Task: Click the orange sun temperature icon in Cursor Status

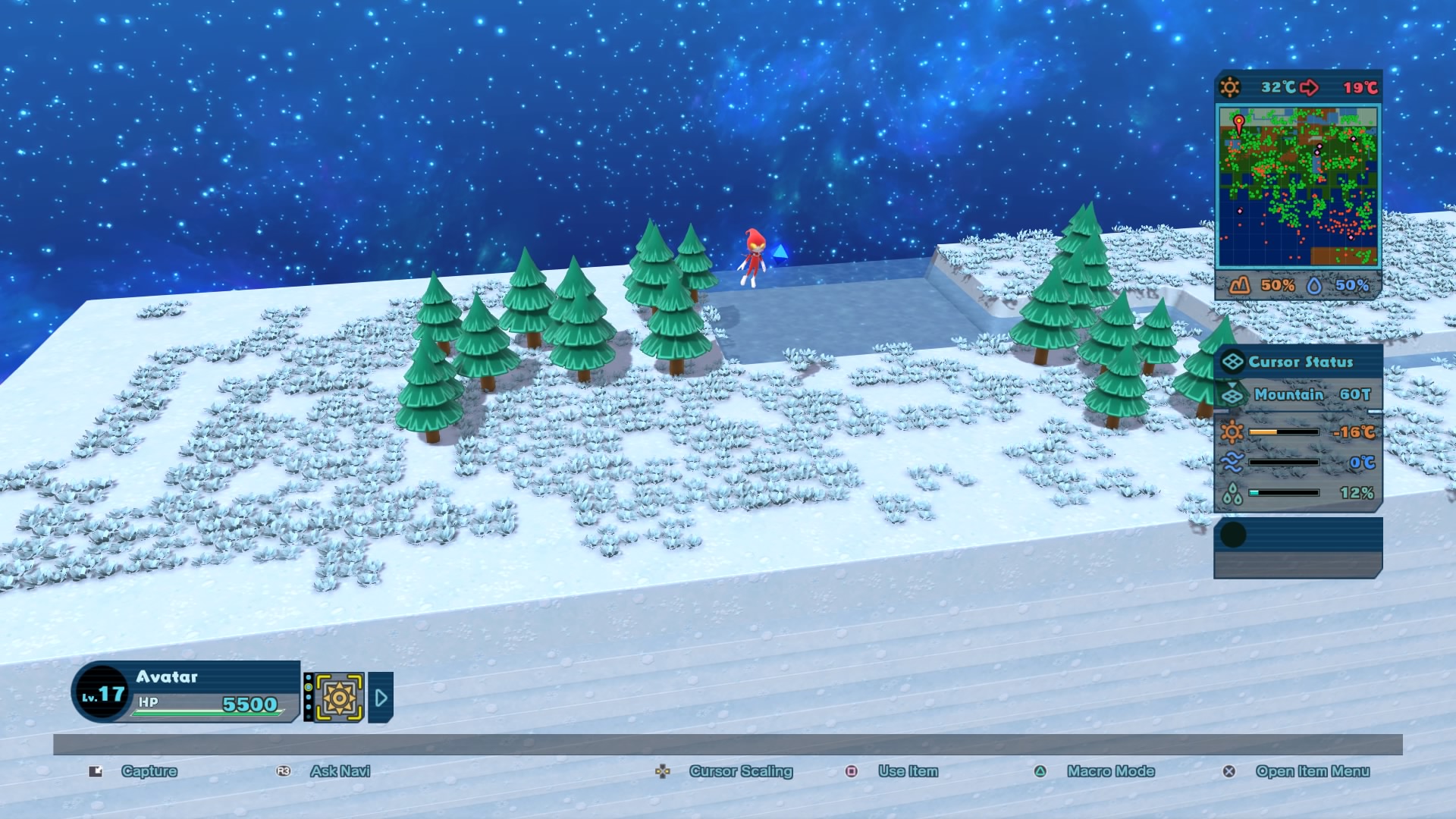Action: pos(1232,431)
